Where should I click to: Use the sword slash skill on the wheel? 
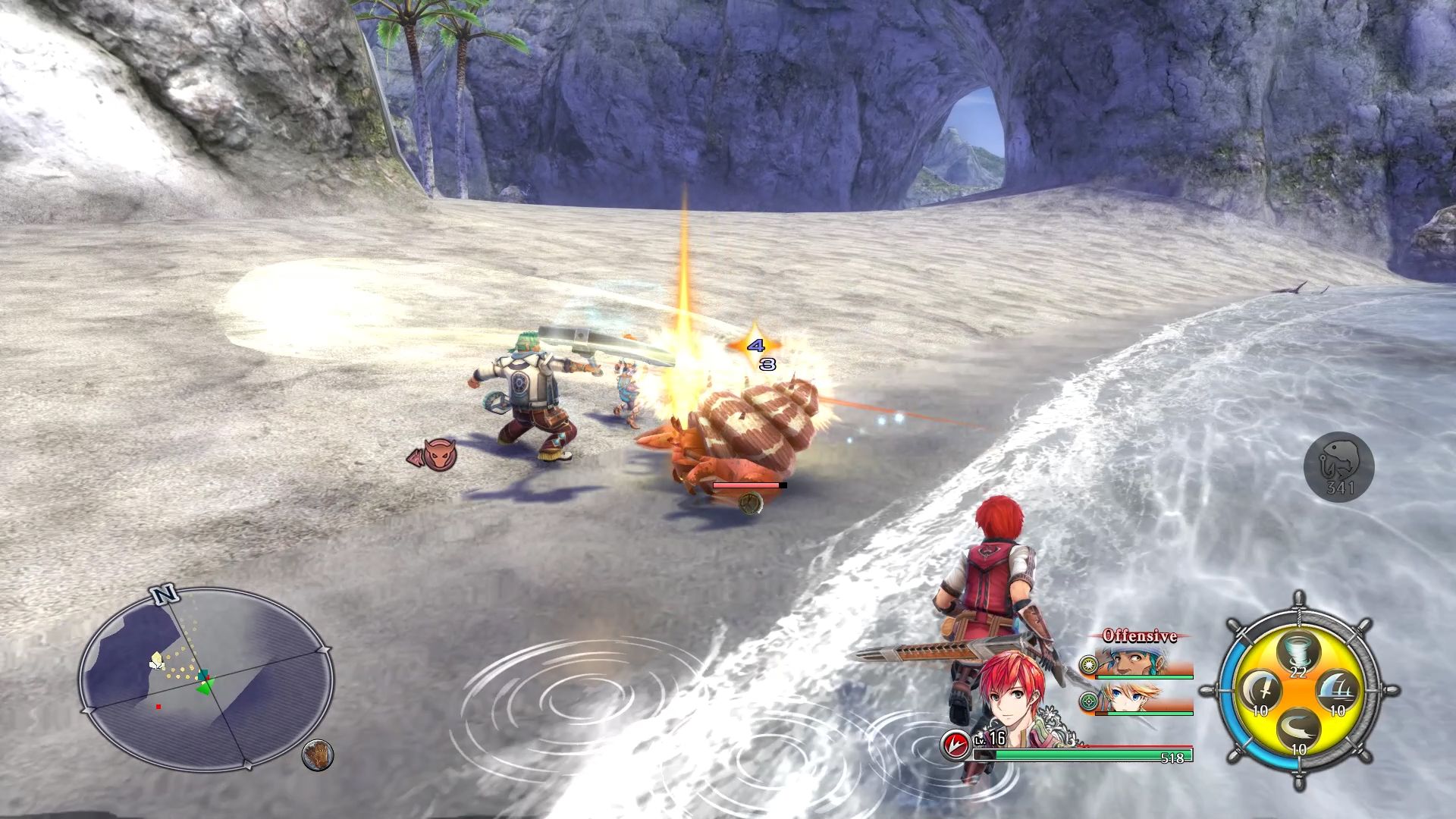[1260, 692]
